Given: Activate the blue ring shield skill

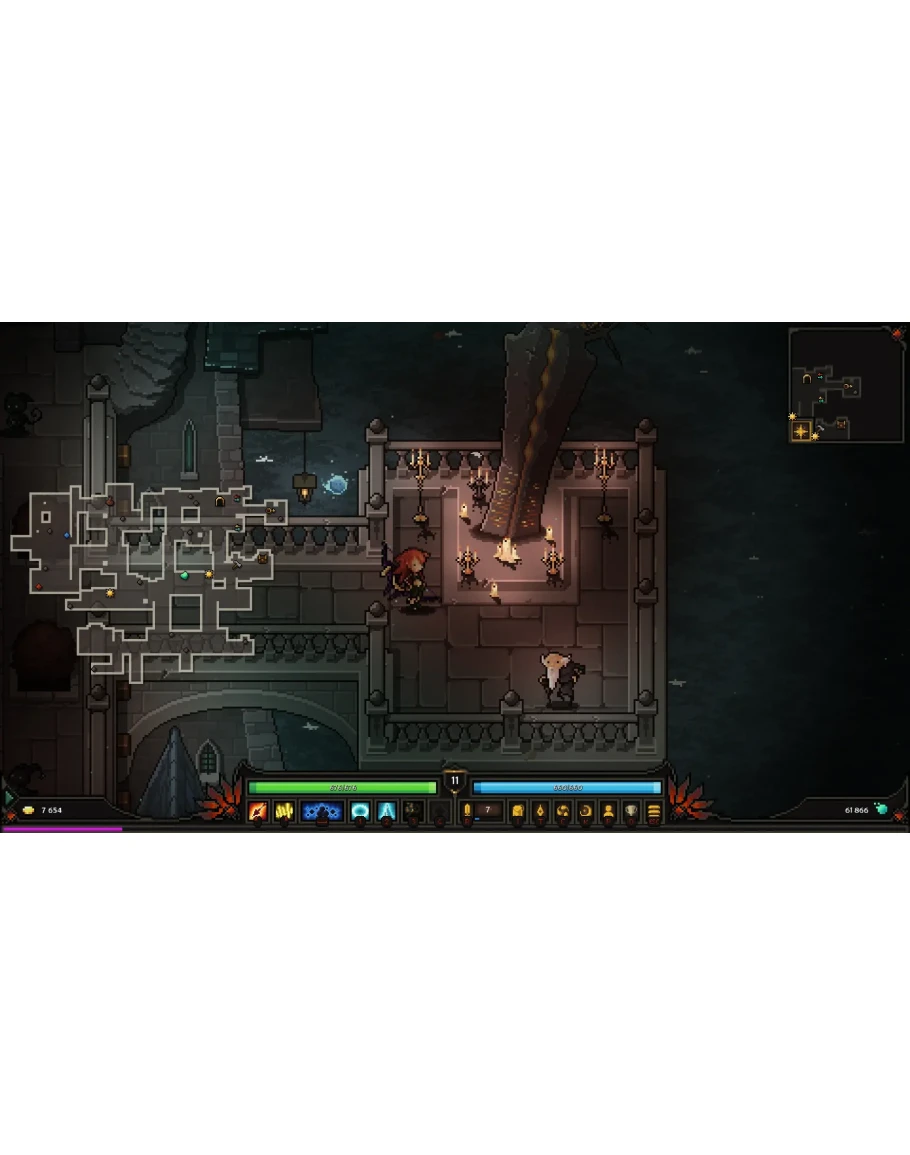Looking at the screenshot, I should tap(360, 812).
